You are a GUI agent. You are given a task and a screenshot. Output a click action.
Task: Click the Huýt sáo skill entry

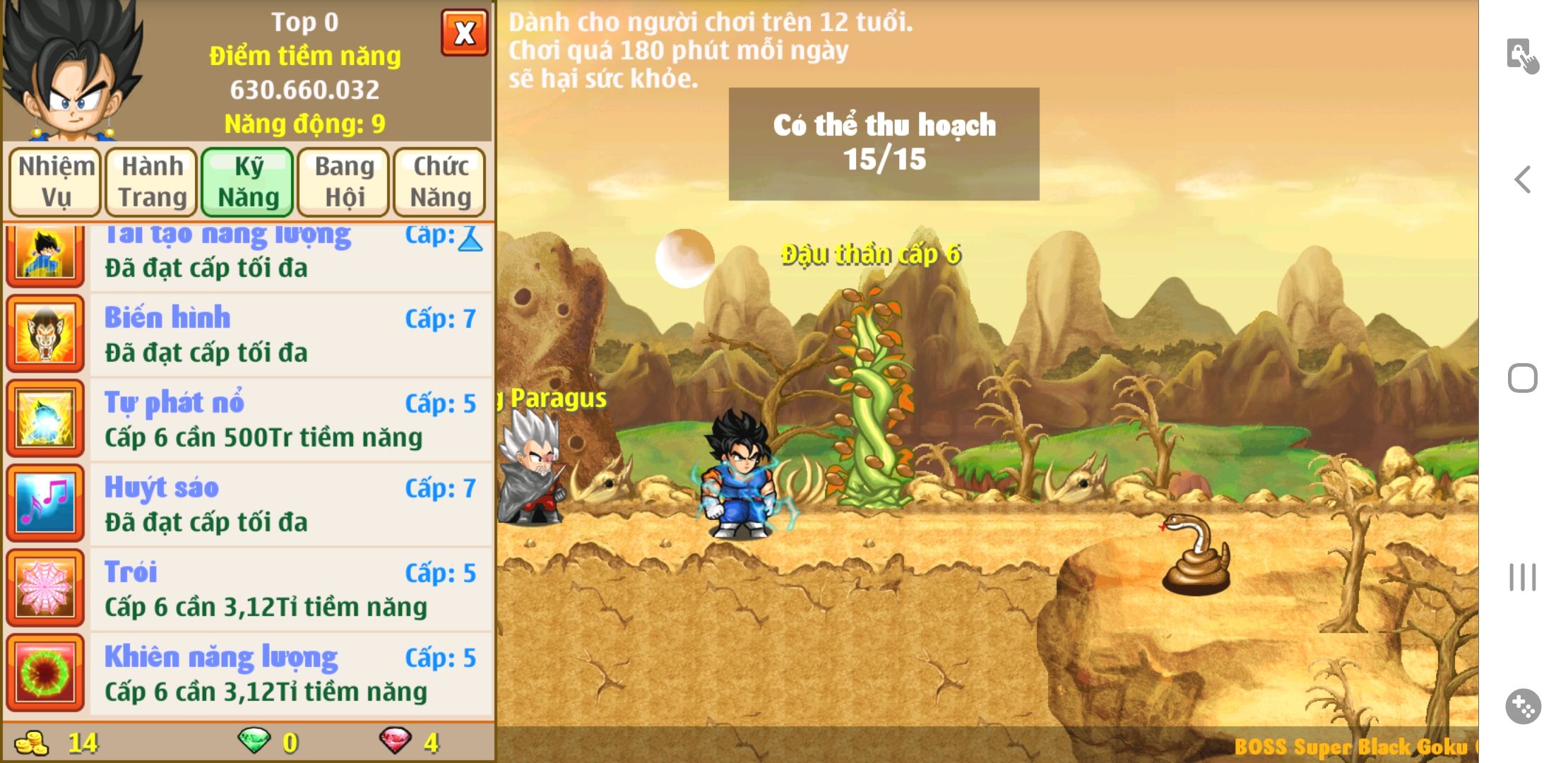pos(290,504)
